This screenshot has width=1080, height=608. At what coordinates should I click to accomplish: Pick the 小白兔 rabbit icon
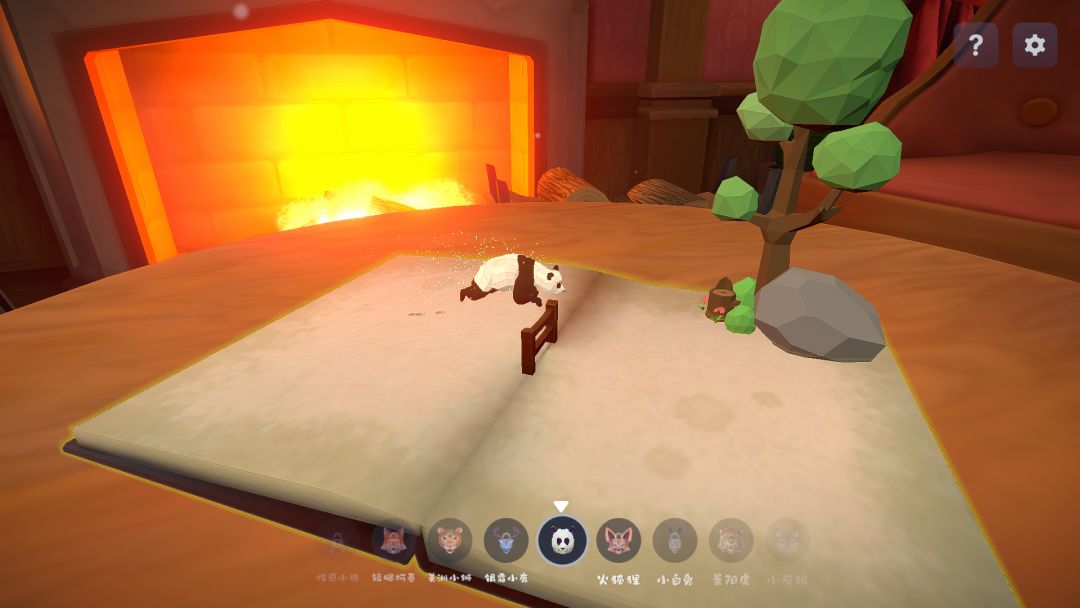(675, 541)
